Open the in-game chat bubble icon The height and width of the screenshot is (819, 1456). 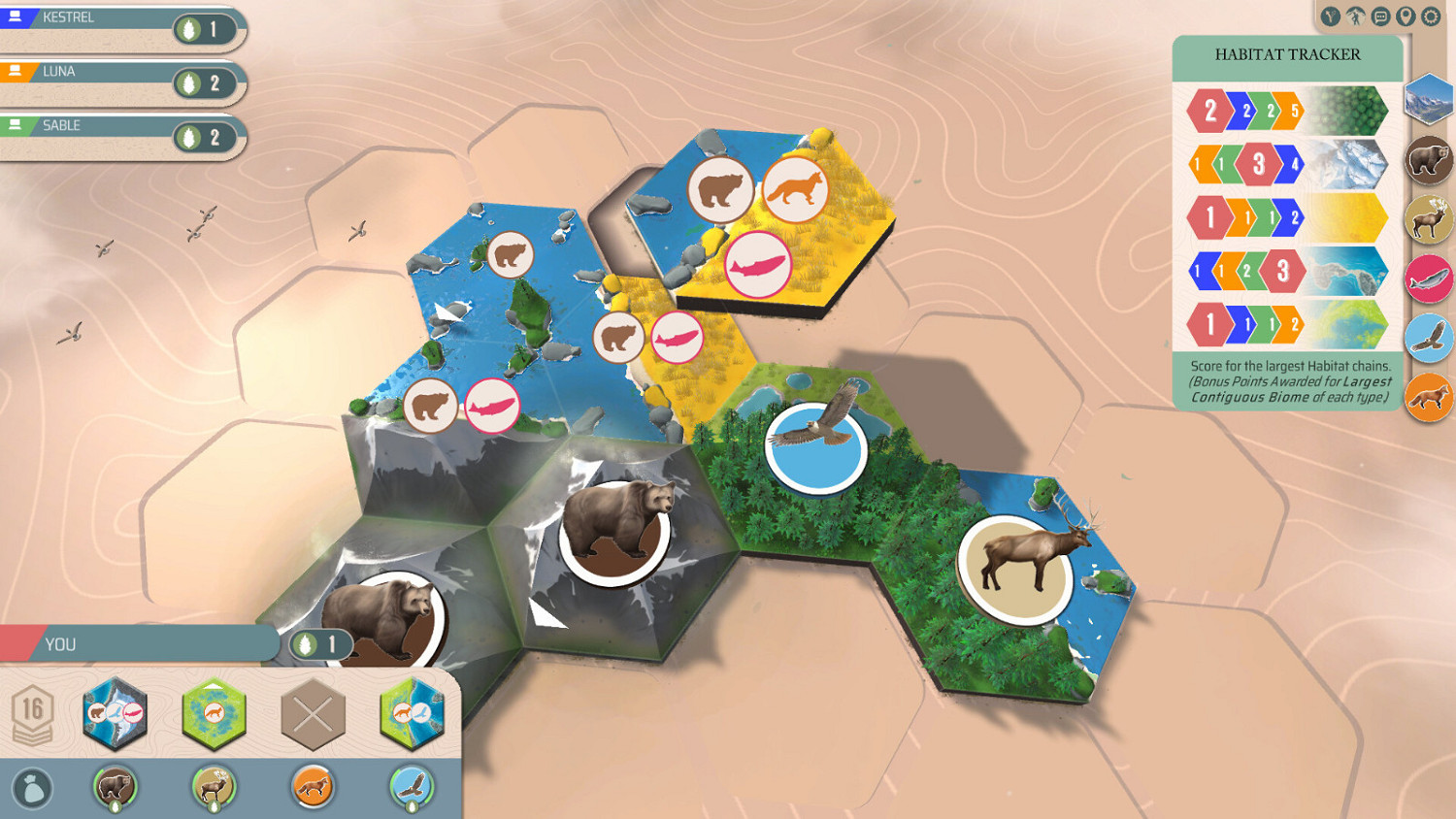1380,16
